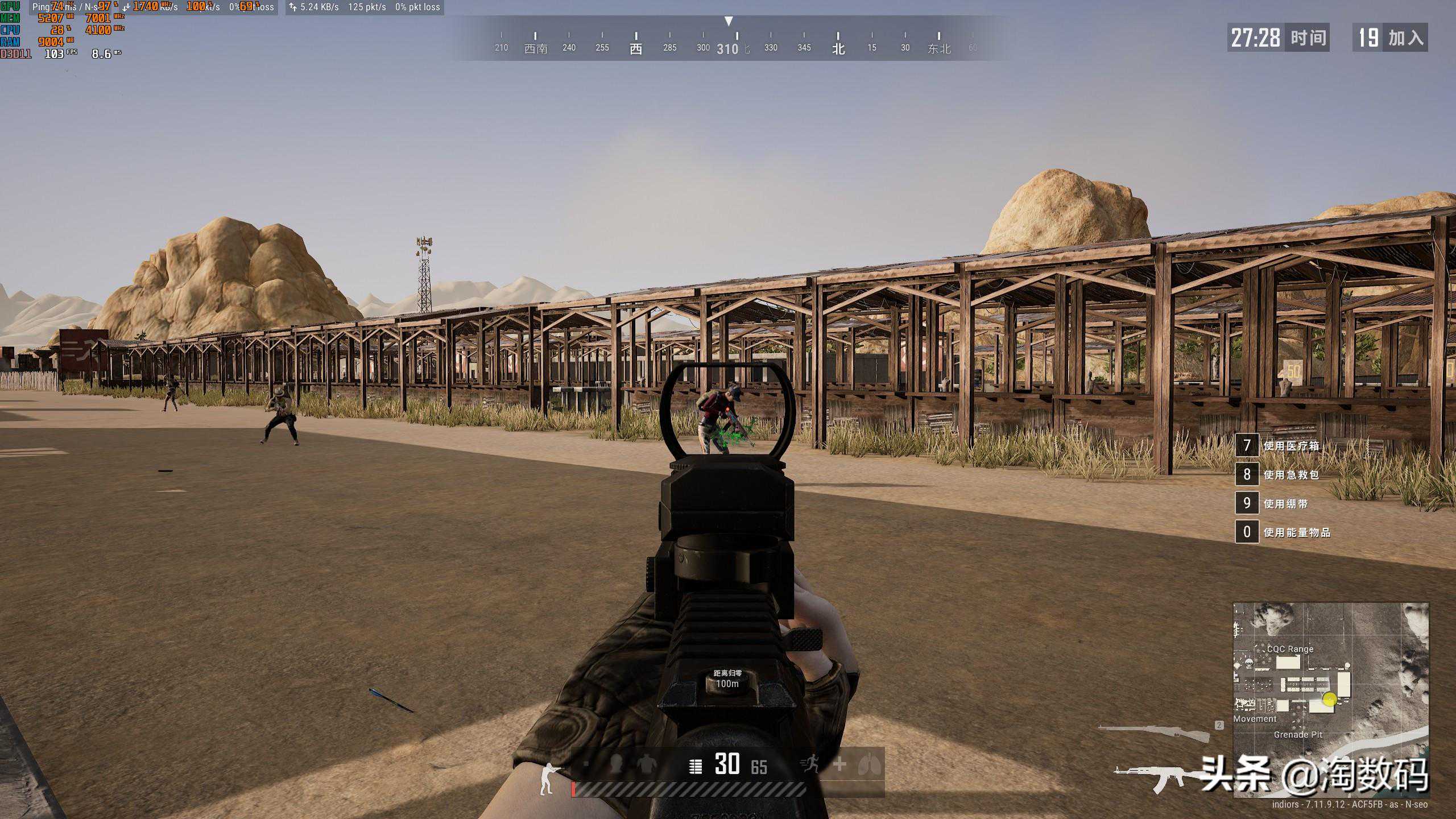Click the helmet equipment status icon
This screenshot has height=819, width=1456.
[x=617, y=765]
